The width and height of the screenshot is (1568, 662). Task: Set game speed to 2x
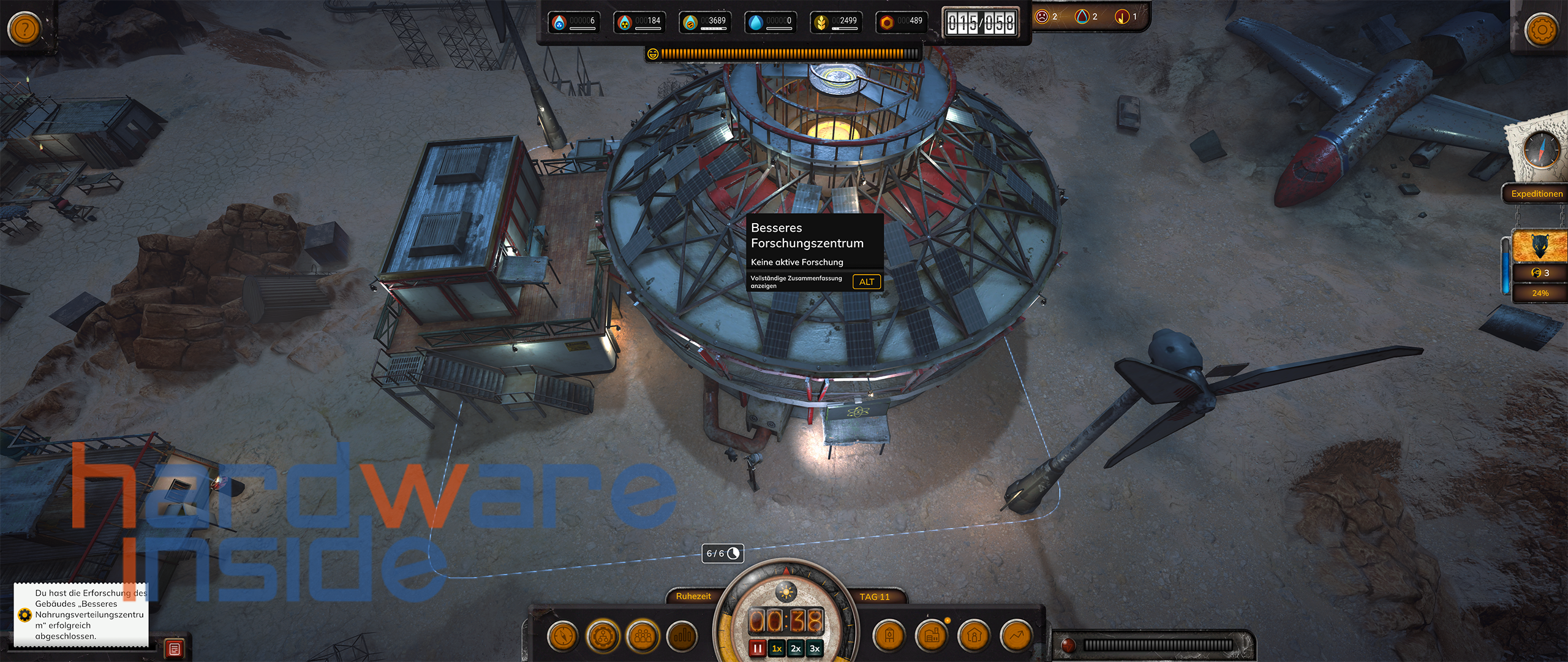pyautogui.click(x=796, y=649)
